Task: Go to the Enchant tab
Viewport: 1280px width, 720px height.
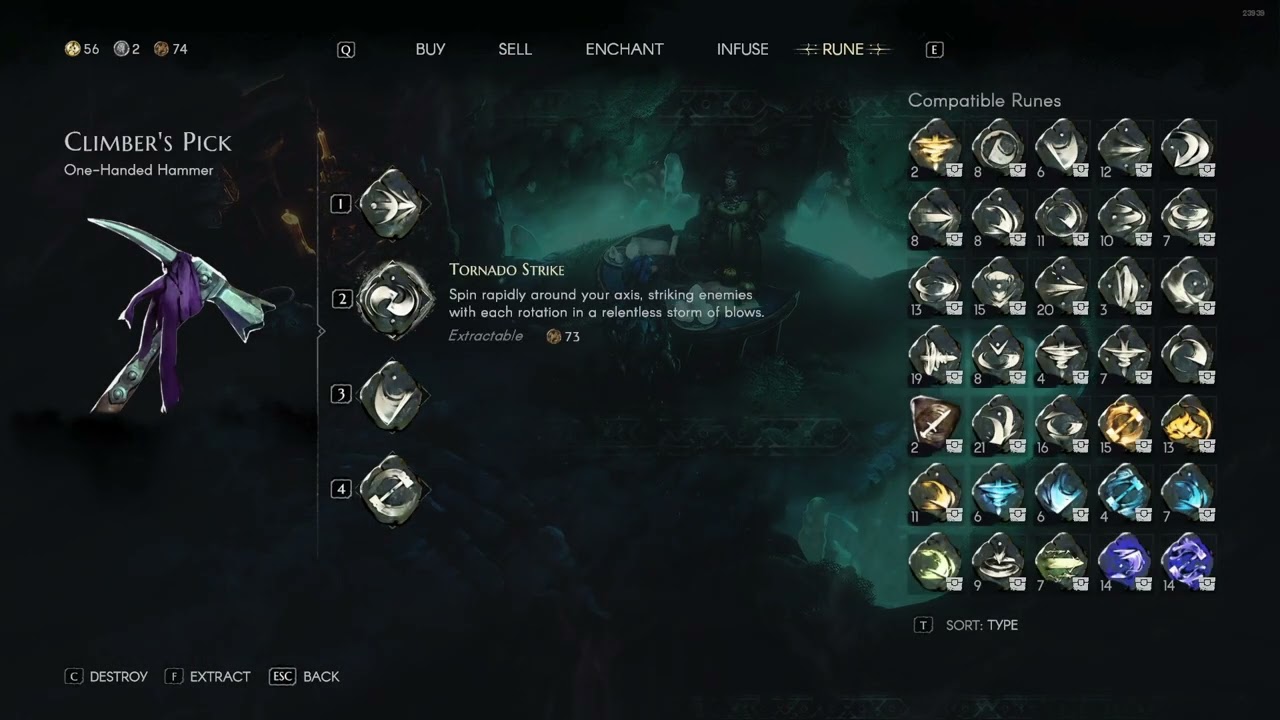Action: (x=624, y=49)
